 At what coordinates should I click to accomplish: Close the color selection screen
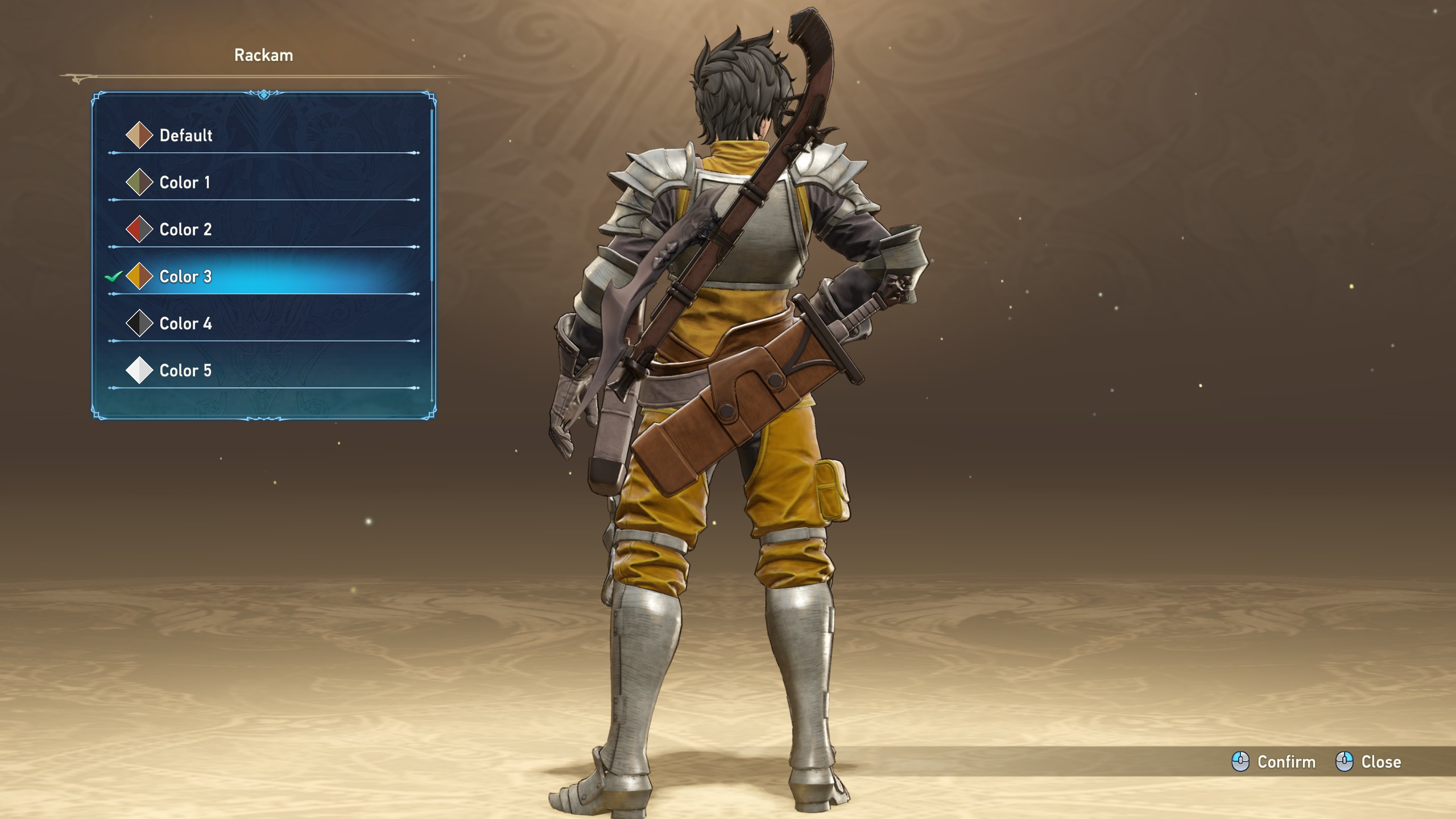pyautogui.click(x=1368, y=762)
